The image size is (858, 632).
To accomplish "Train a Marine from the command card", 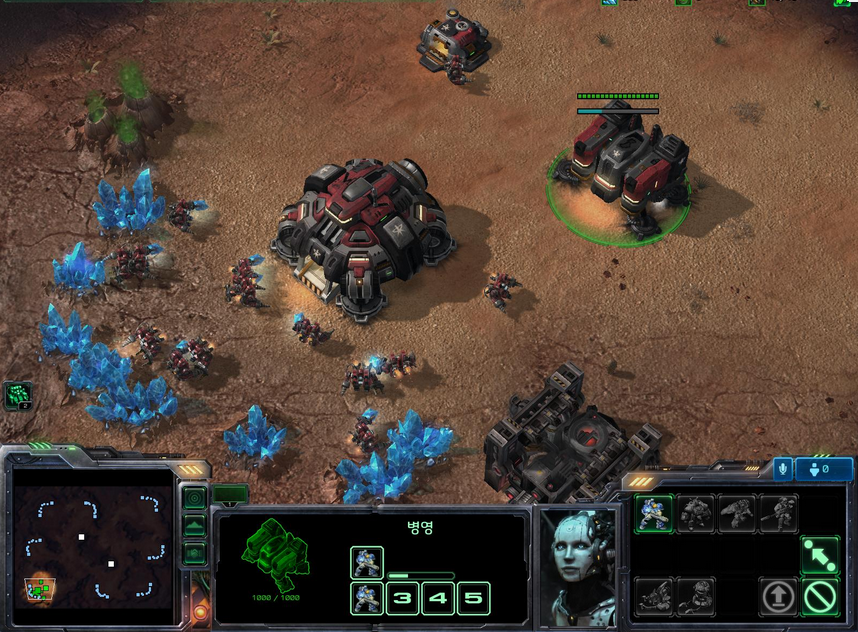I will coord(654,513).
